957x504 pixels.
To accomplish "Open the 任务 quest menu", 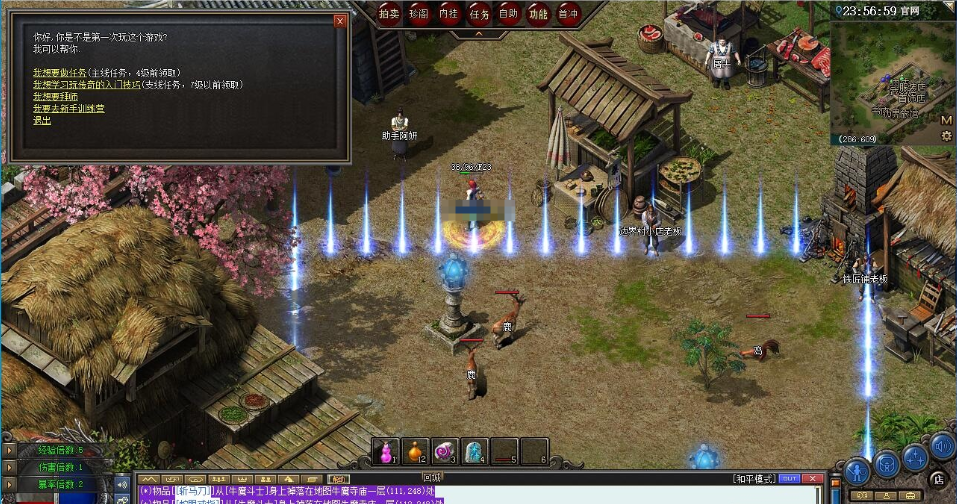I will (x=479, y=13).
